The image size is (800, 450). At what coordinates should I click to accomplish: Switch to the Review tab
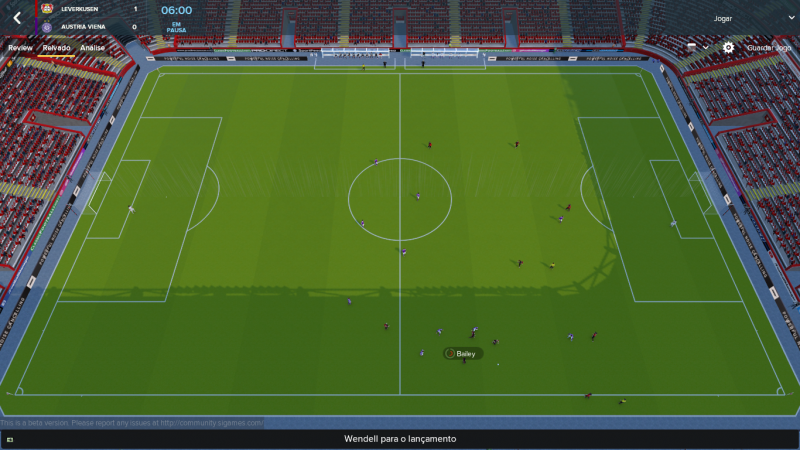[x=20, y=47]
